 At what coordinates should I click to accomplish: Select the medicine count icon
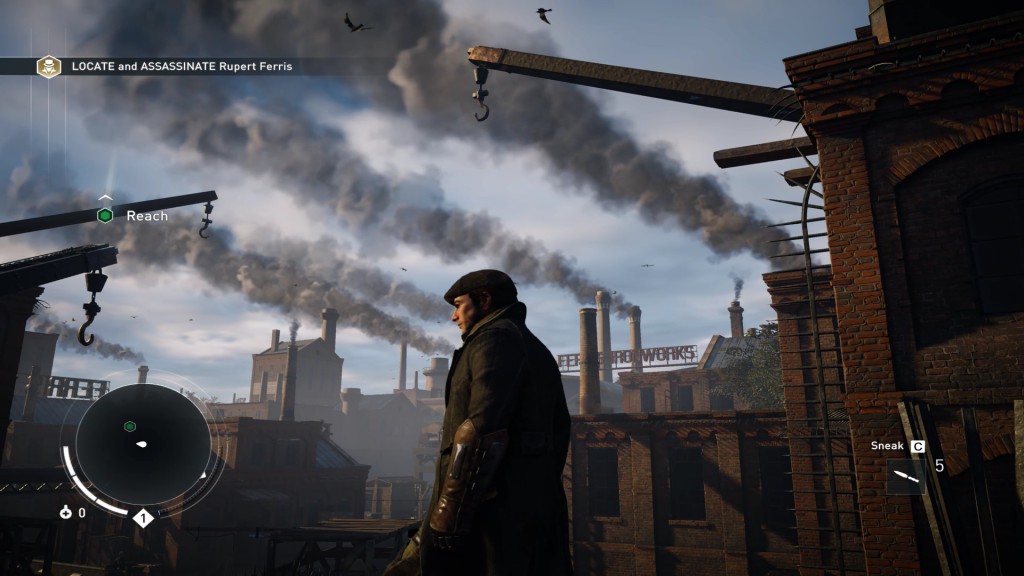[67, 513]
